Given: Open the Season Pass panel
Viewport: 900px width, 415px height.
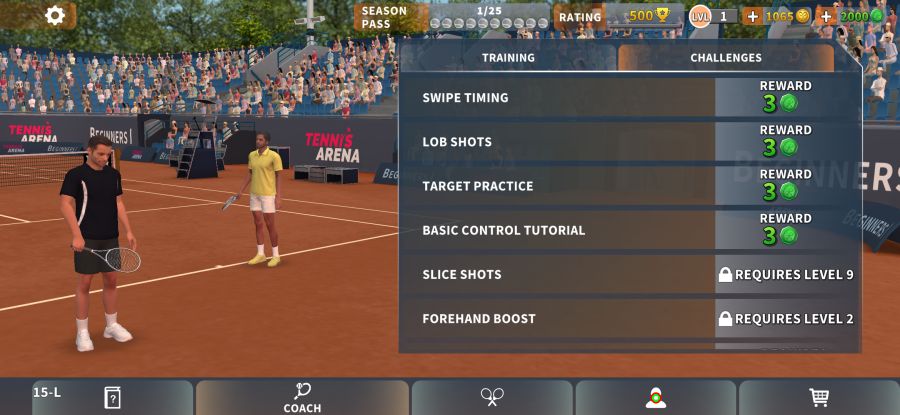Looking at the screenshot, I should (x=451, y=17).
